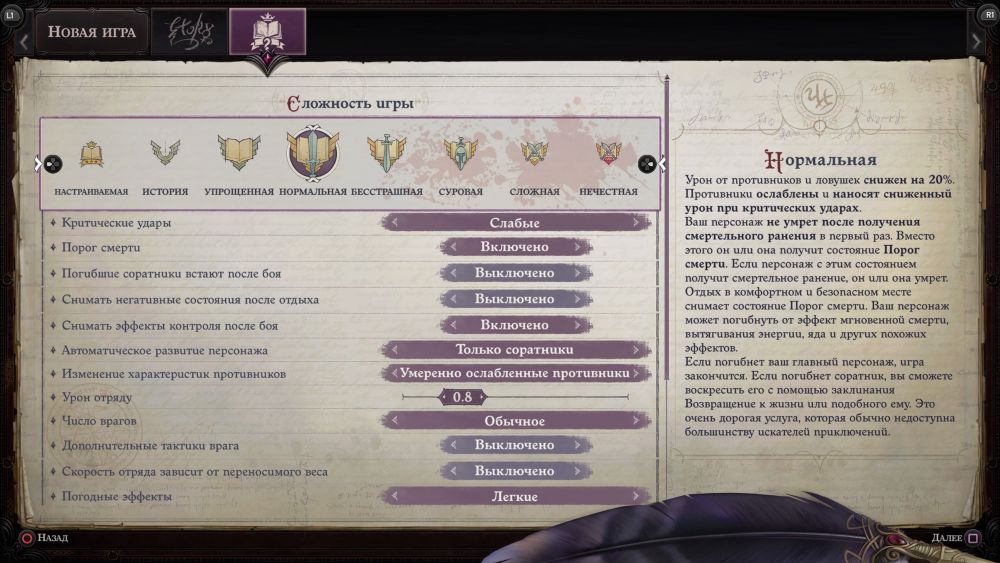Select the Нормальная difficulty icon
1000x563 pixels.
coord(313,155)
